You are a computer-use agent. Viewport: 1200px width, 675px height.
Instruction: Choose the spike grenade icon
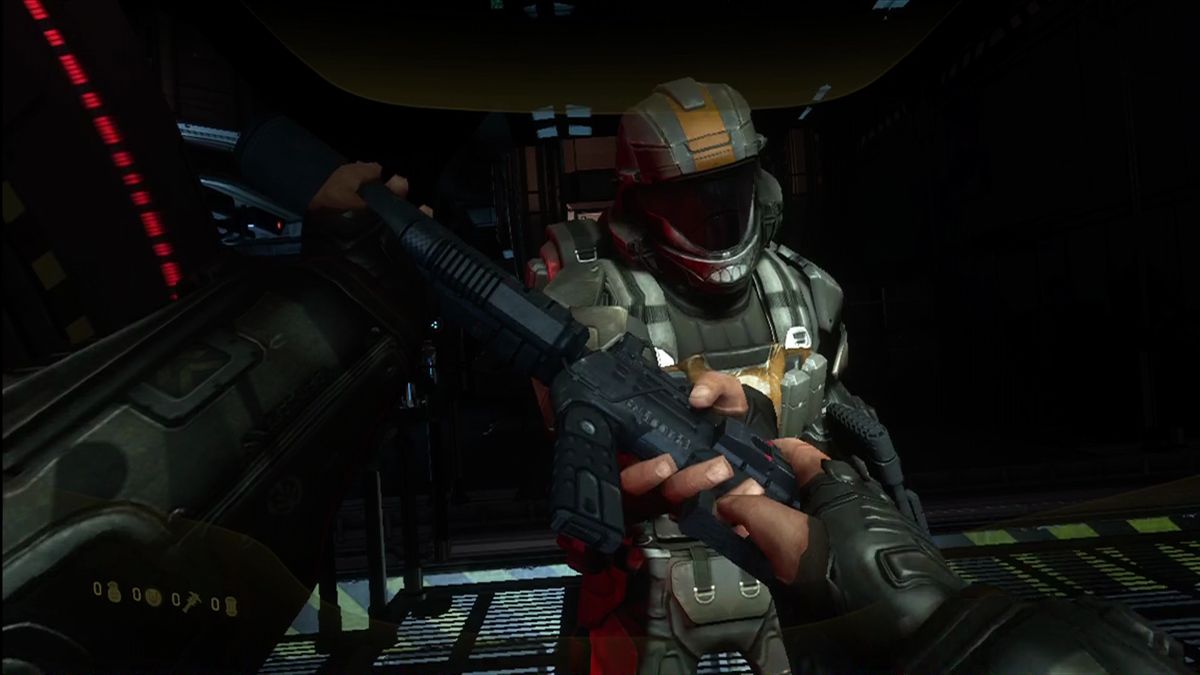click(x=191, y=599)
